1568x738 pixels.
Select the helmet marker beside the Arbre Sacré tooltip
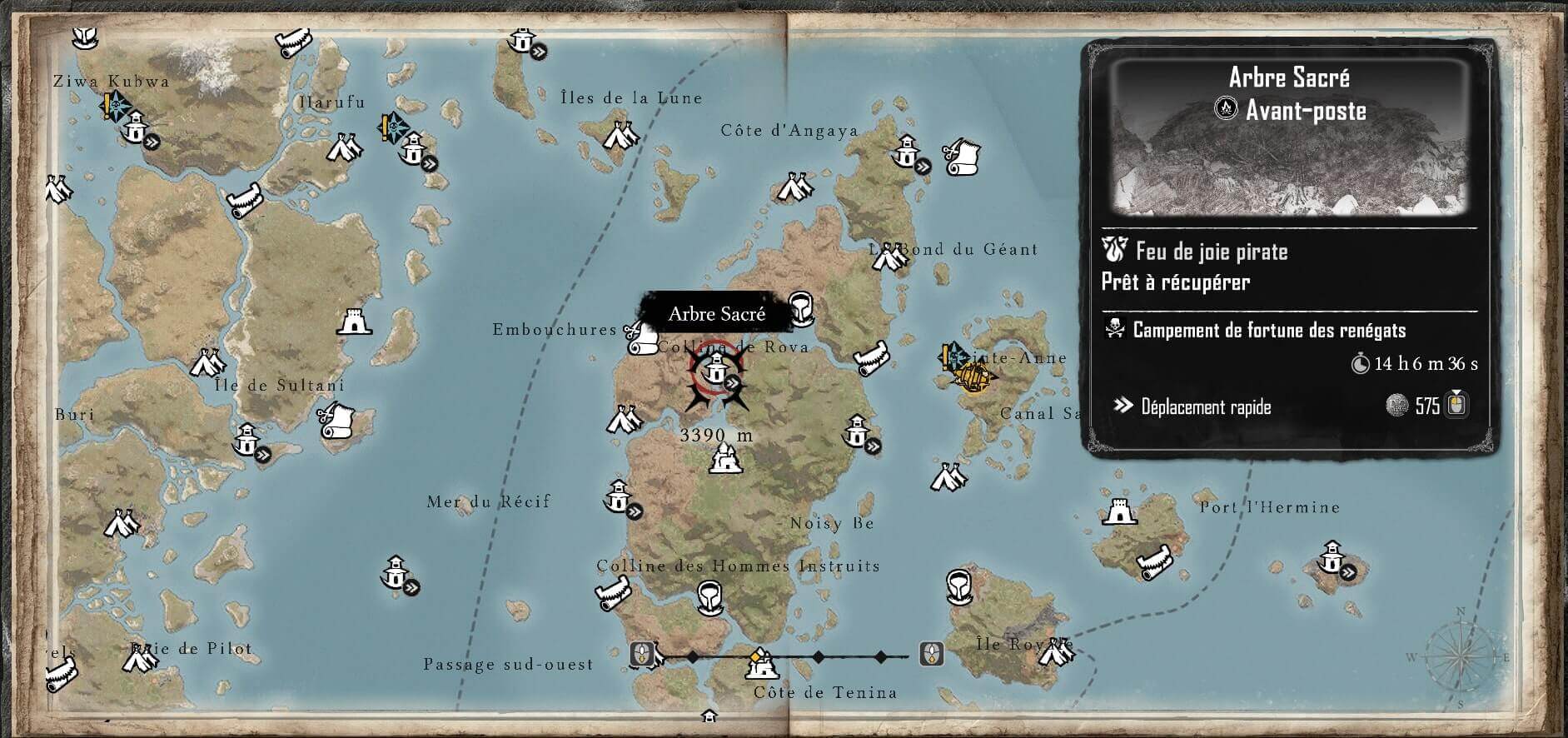[800, 307]
